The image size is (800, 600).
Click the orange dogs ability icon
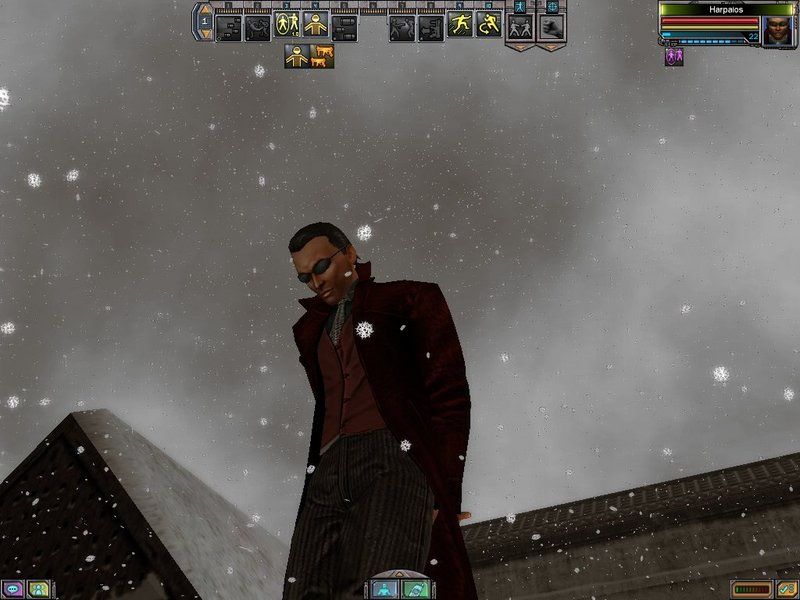point(323,56)
